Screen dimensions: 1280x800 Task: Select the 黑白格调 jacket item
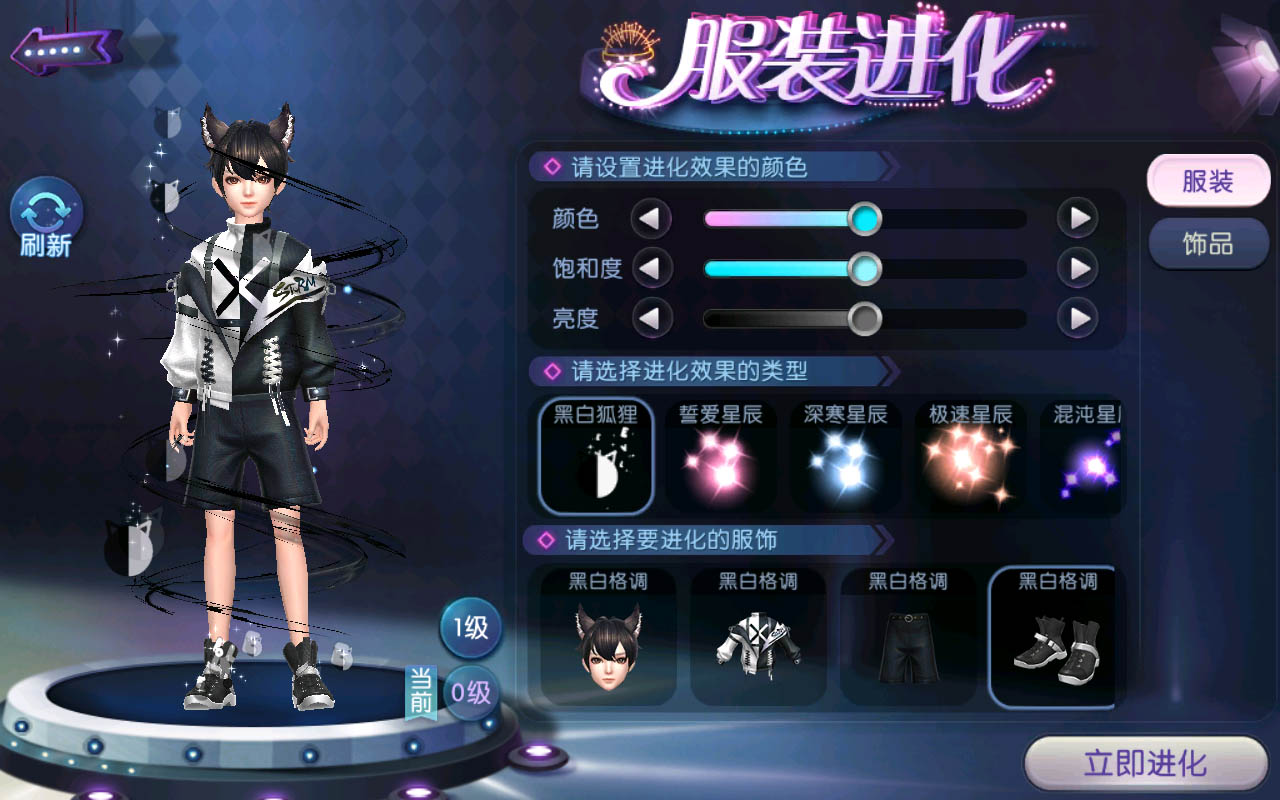[x=758, y=636]
